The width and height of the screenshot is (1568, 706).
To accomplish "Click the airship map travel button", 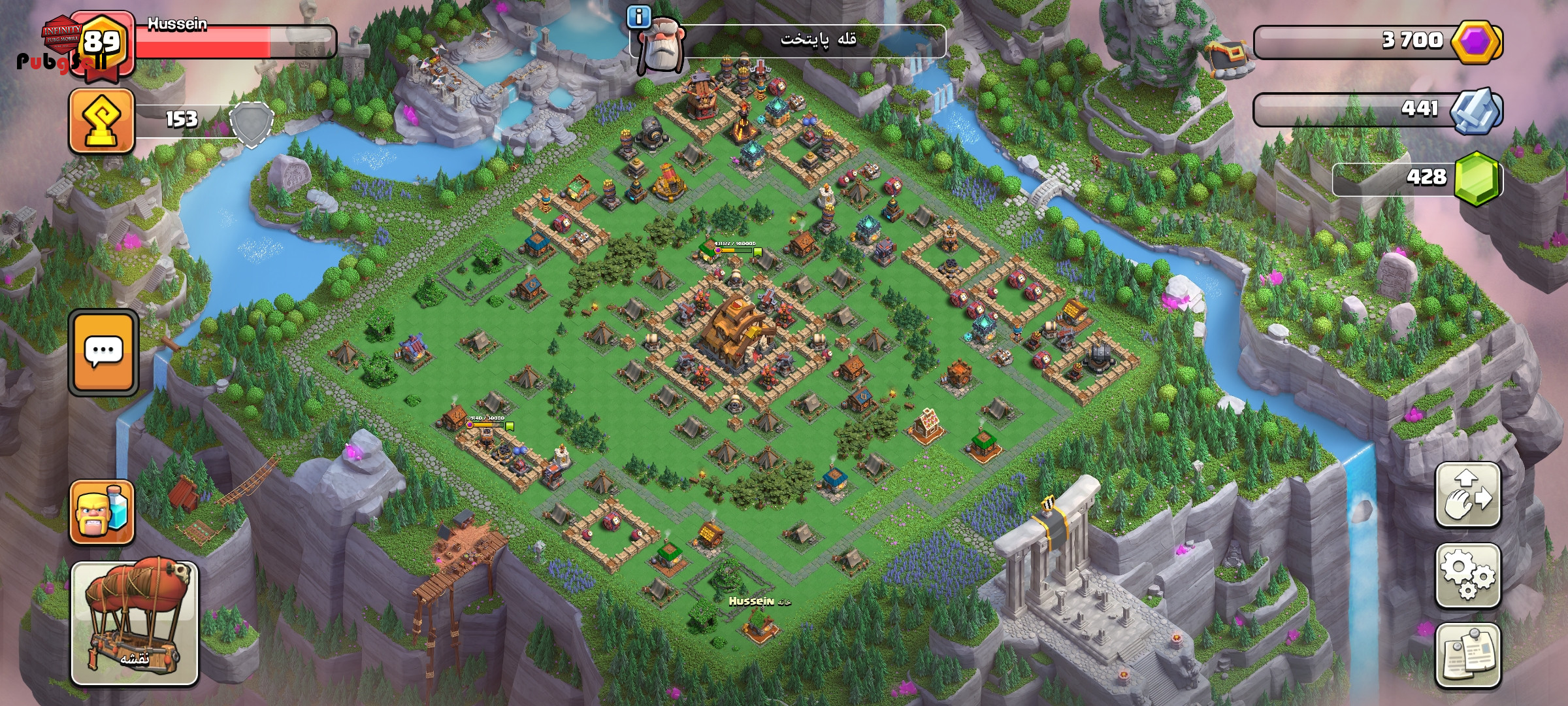I will click(x=135, y=623).
